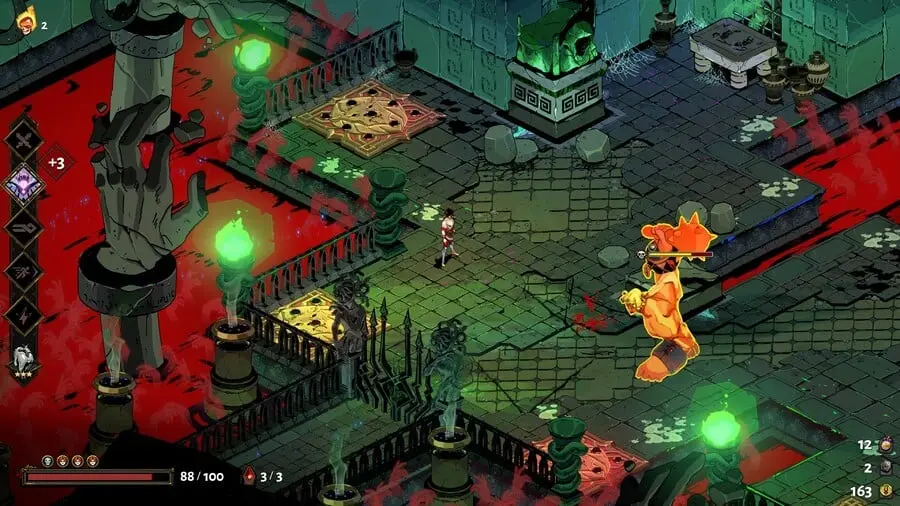The width and height of the screenshot is (900, 506).
Task: Select the crossed-swords attack slot
Action: tap(23, 137)
